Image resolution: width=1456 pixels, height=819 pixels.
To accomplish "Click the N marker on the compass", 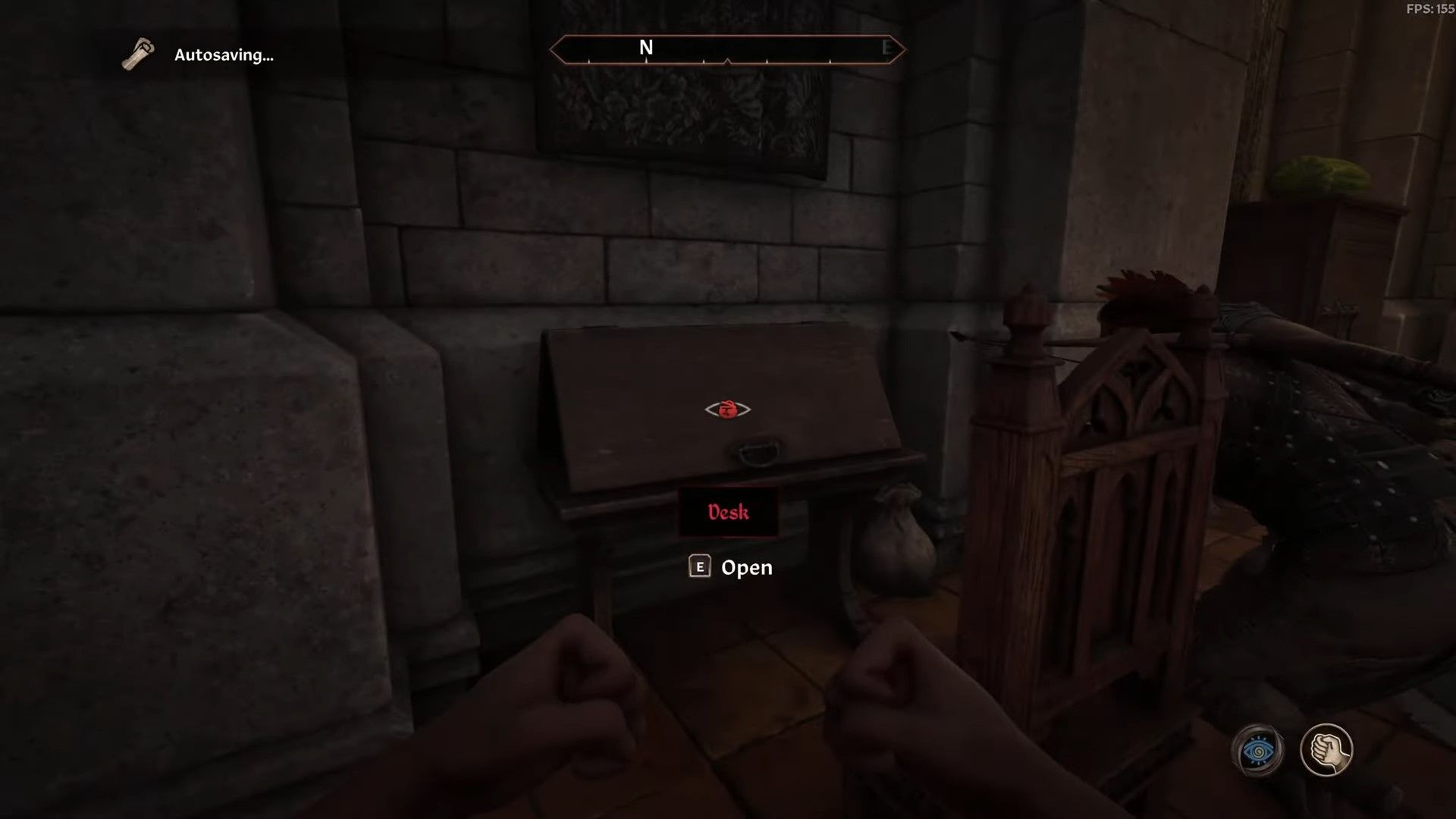I will 646,48.
